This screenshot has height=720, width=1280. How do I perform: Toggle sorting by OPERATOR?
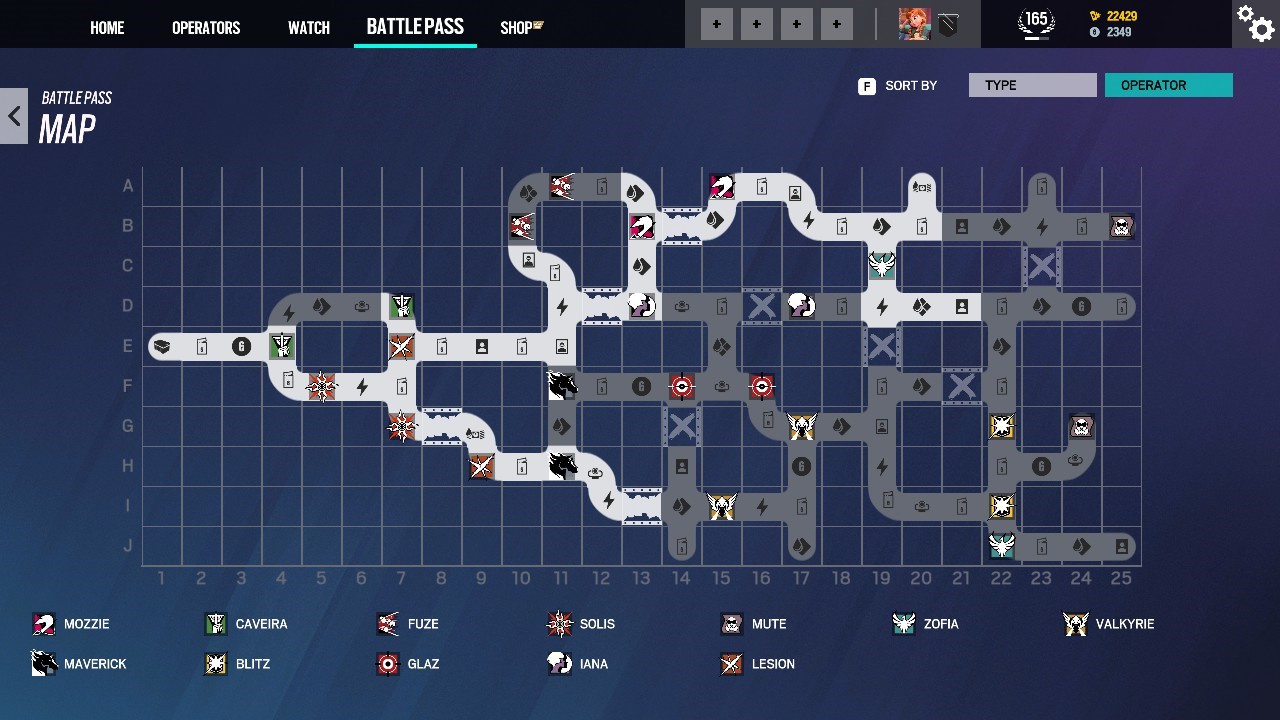[x=1168, y=85]
